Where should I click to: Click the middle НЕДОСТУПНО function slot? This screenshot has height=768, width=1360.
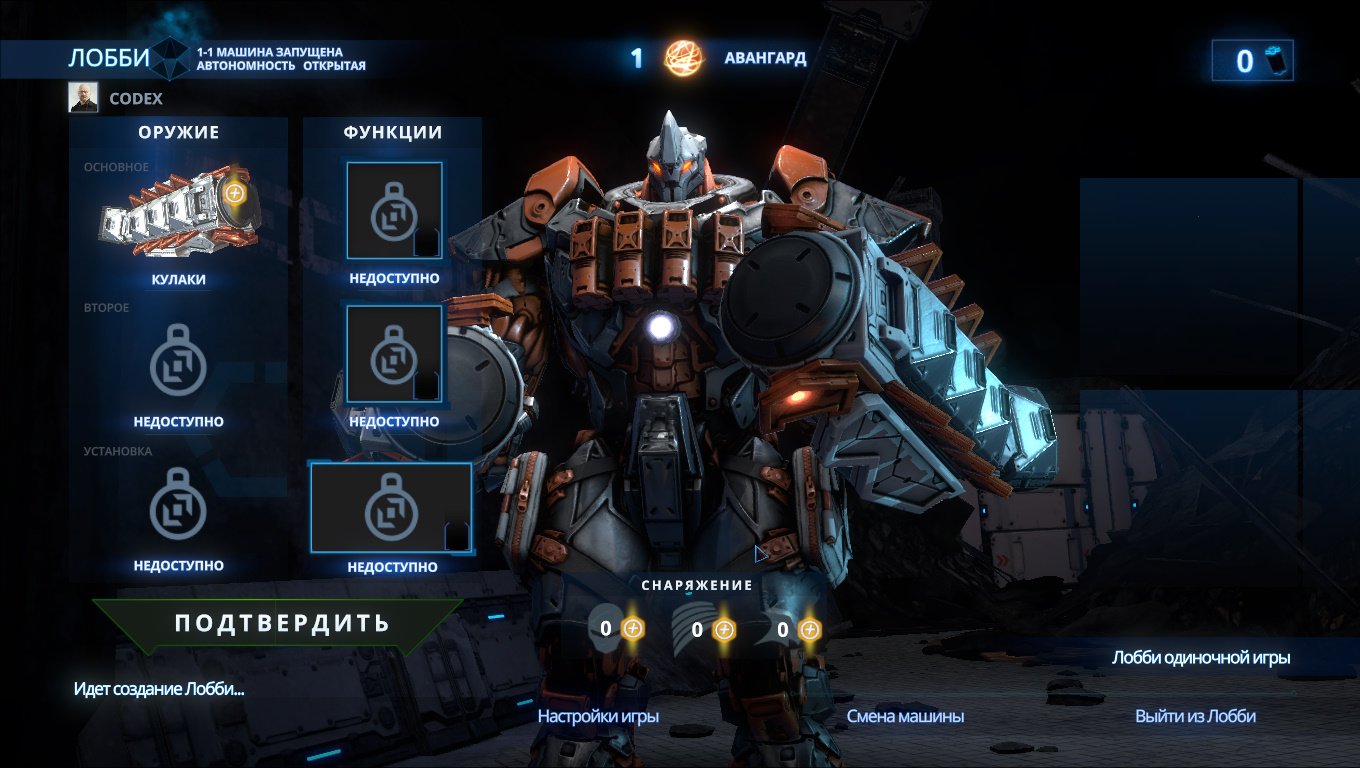pos(392,354)
